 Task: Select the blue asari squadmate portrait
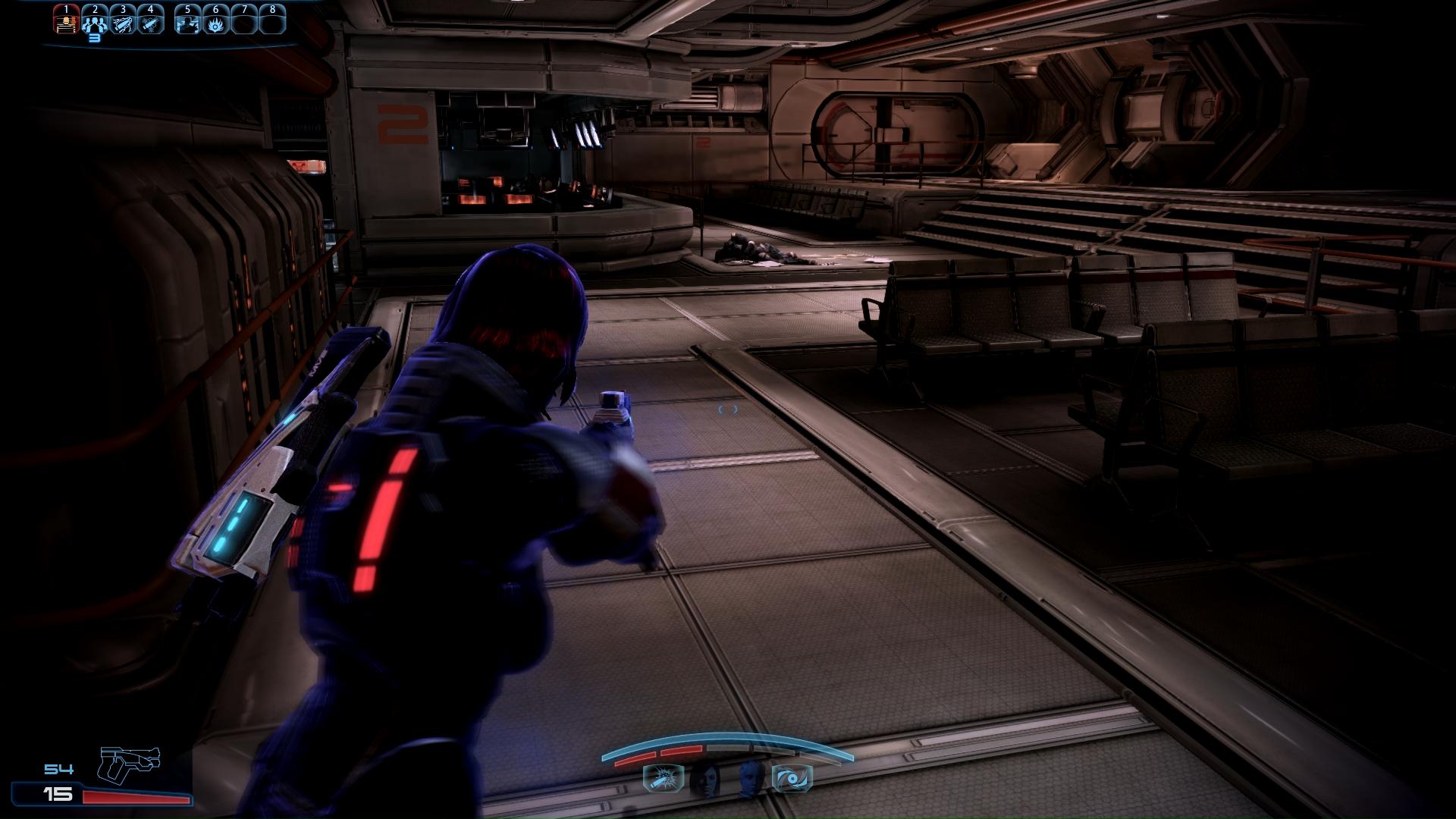[750, 779]
